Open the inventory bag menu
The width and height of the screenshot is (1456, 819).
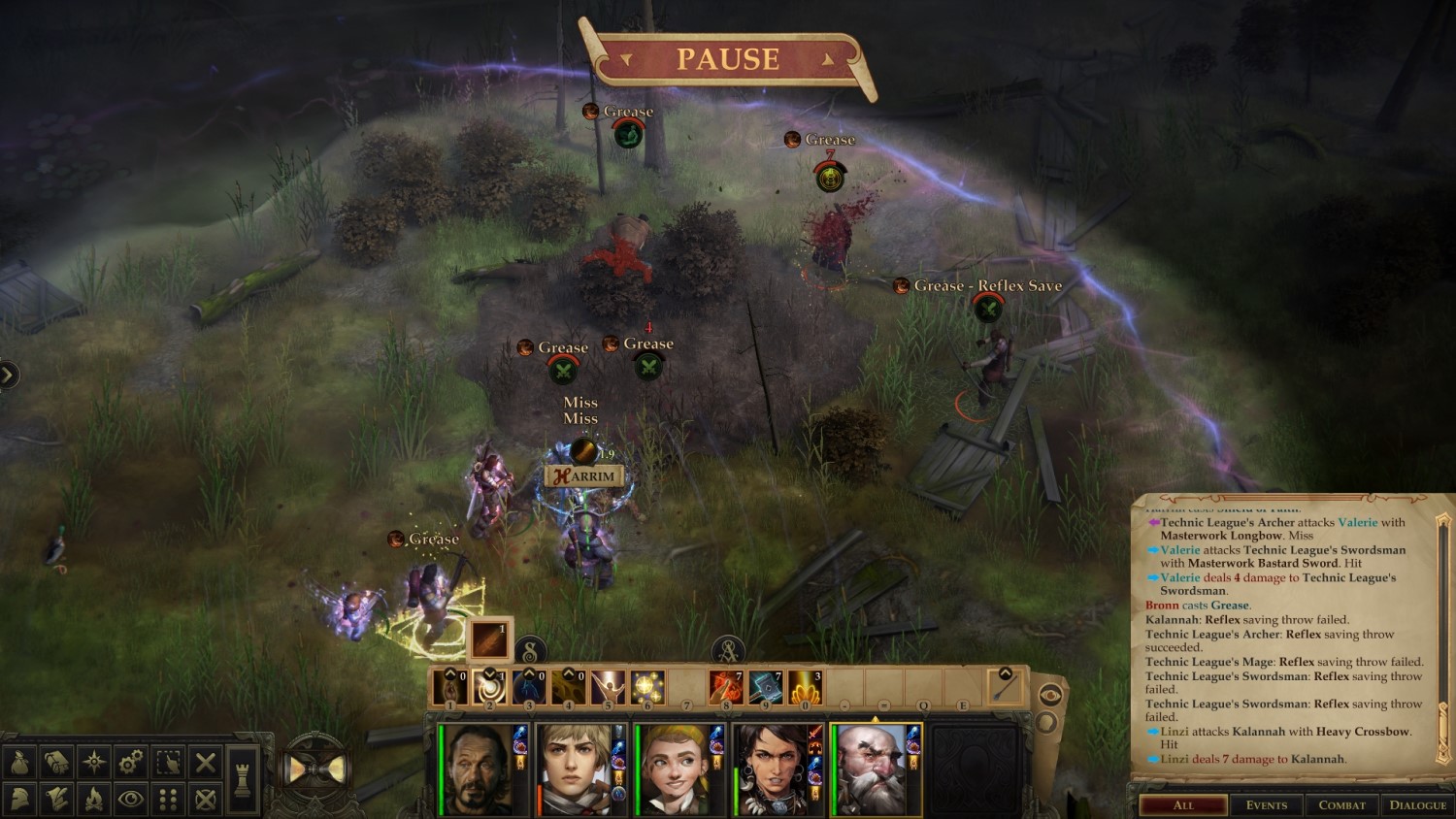20,763
